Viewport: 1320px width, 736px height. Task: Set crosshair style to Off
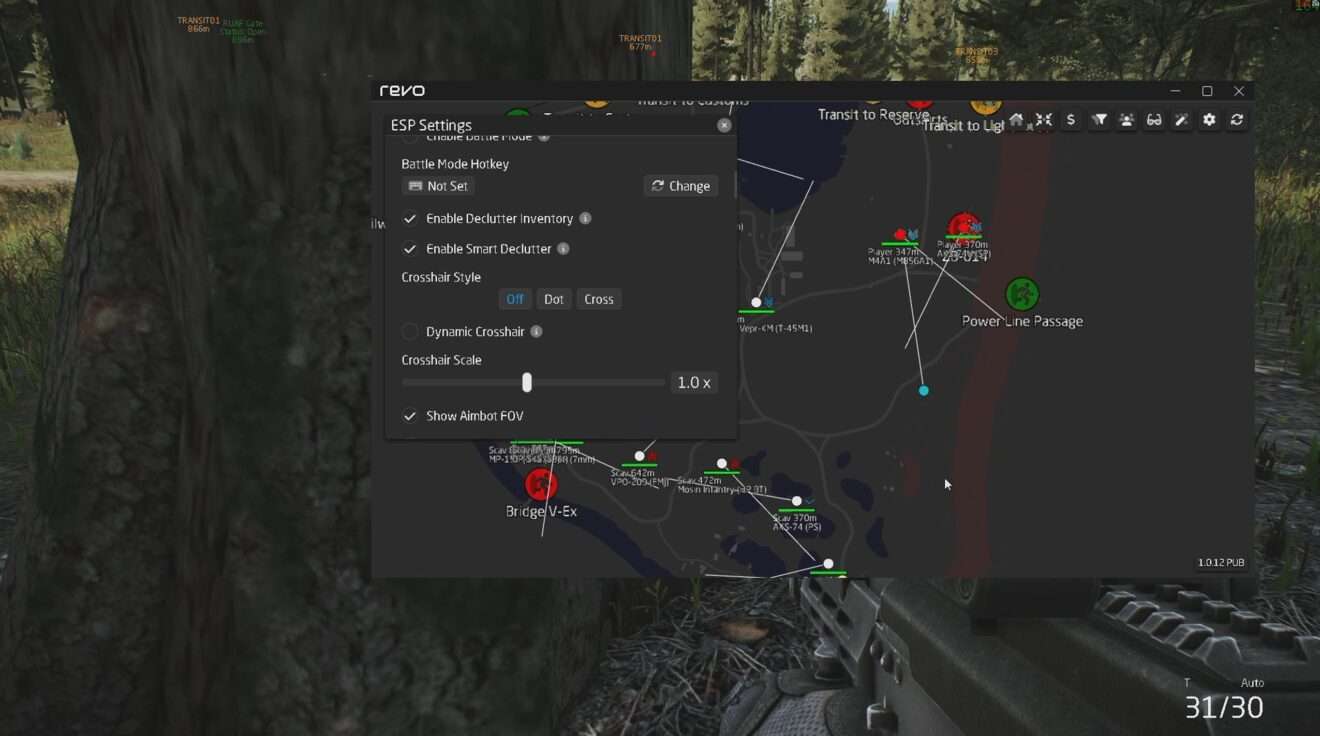click(x=514, y=299)
